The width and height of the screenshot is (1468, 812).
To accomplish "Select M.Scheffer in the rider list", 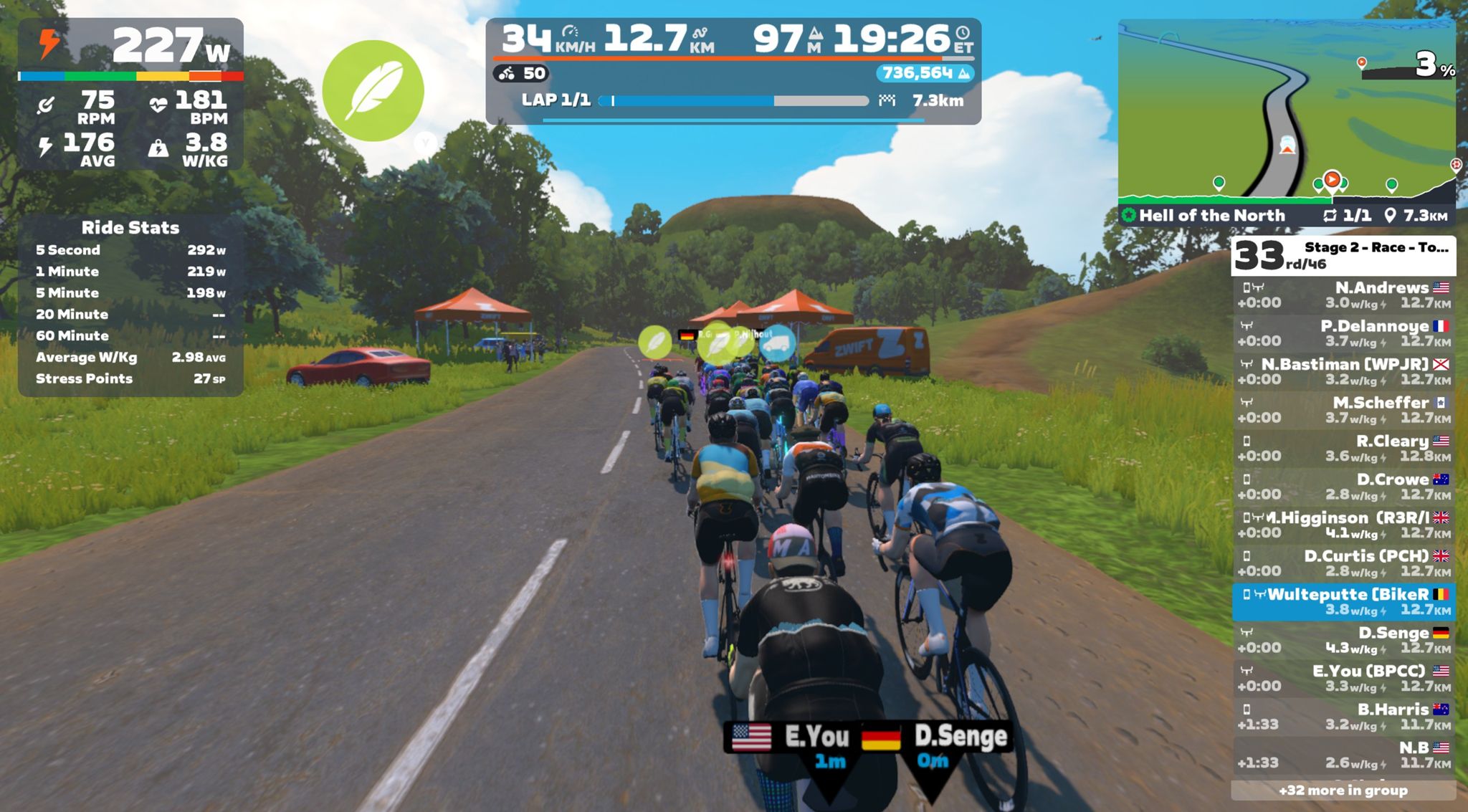I will [1343, 410].
